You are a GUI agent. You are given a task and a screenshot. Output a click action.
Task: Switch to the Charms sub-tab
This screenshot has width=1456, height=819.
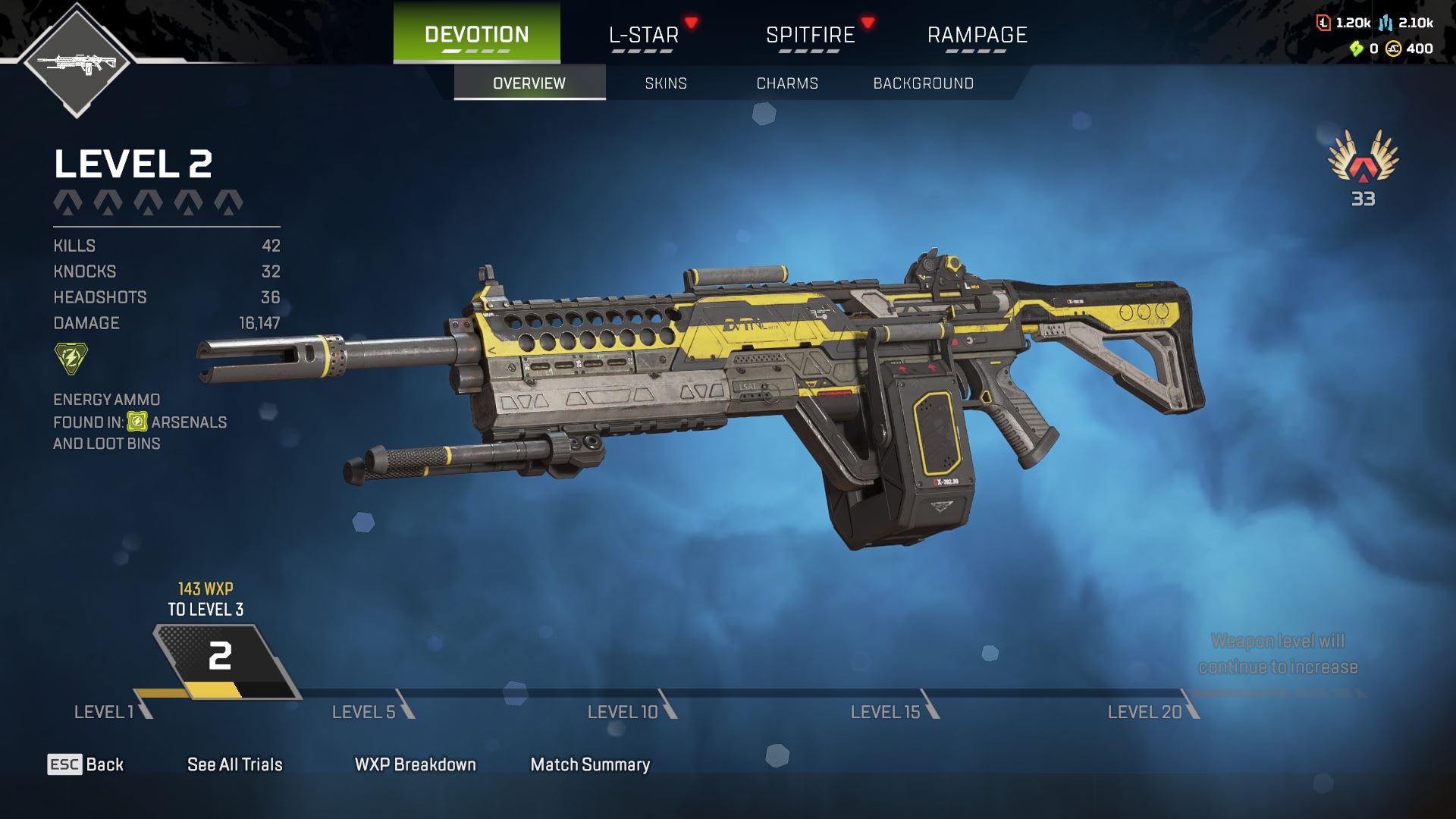point(787,83)
